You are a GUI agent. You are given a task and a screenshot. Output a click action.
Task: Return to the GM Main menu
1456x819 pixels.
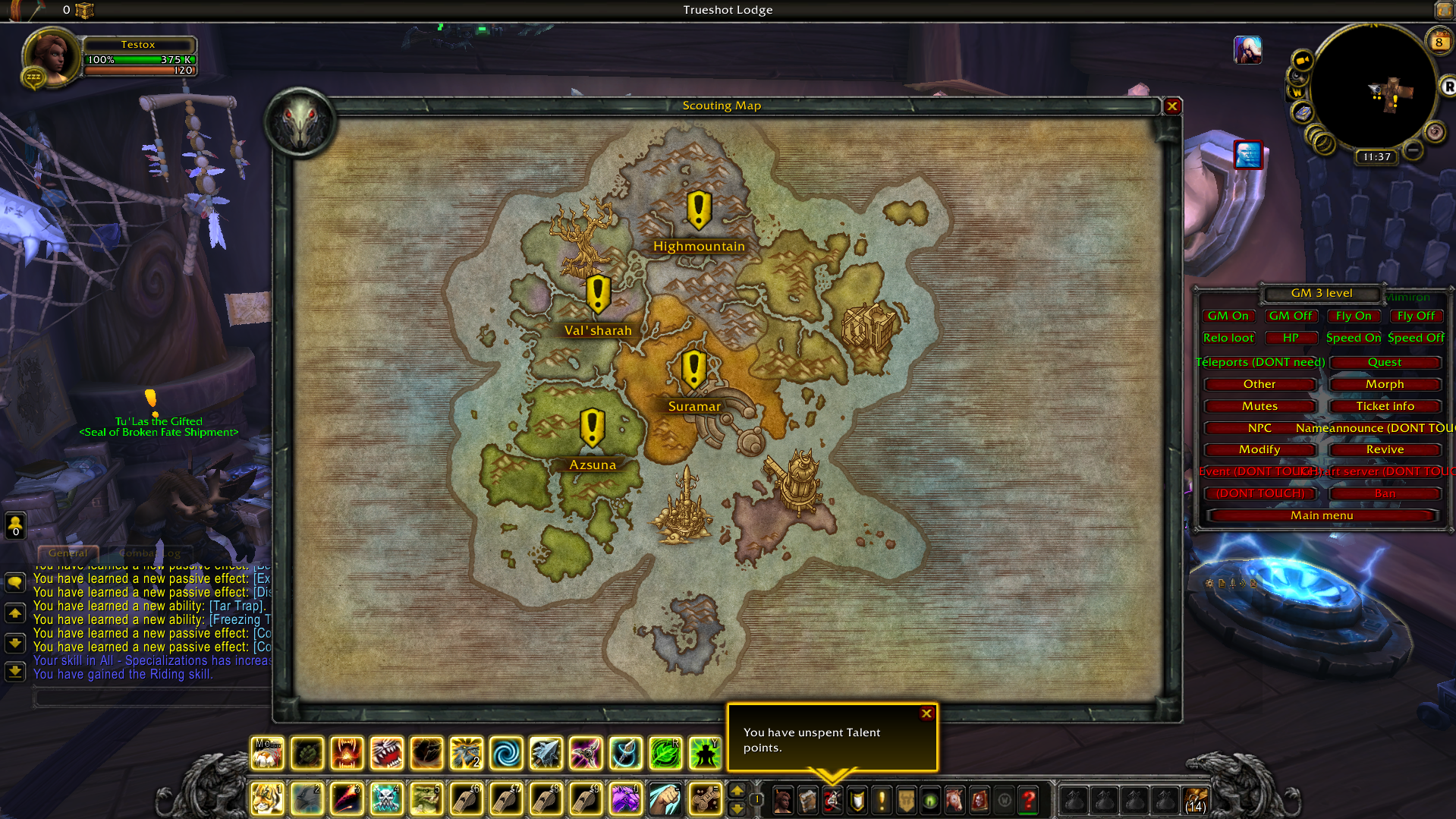coord(1322,515)
